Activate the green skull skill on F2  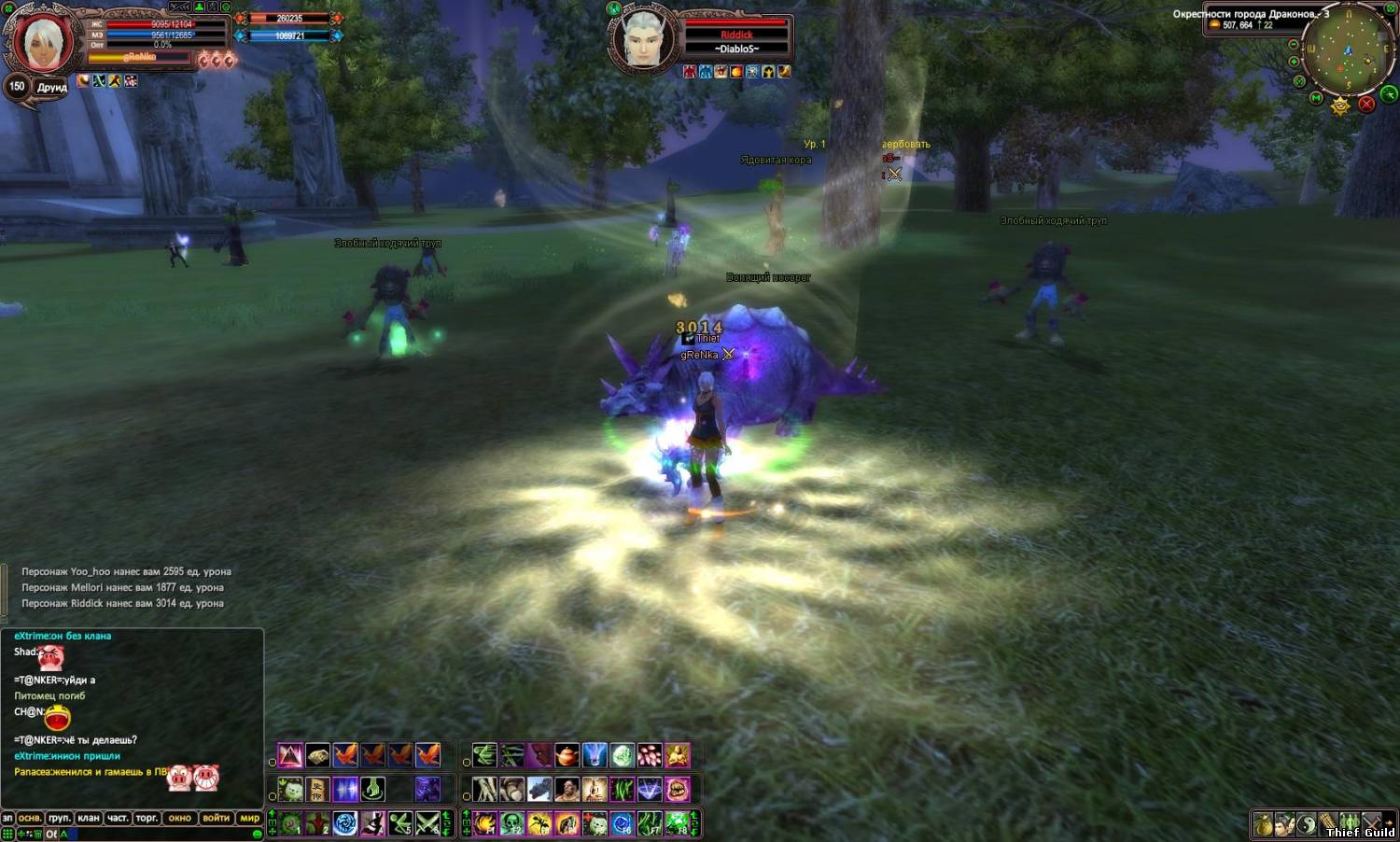click(x=511, y=823)
